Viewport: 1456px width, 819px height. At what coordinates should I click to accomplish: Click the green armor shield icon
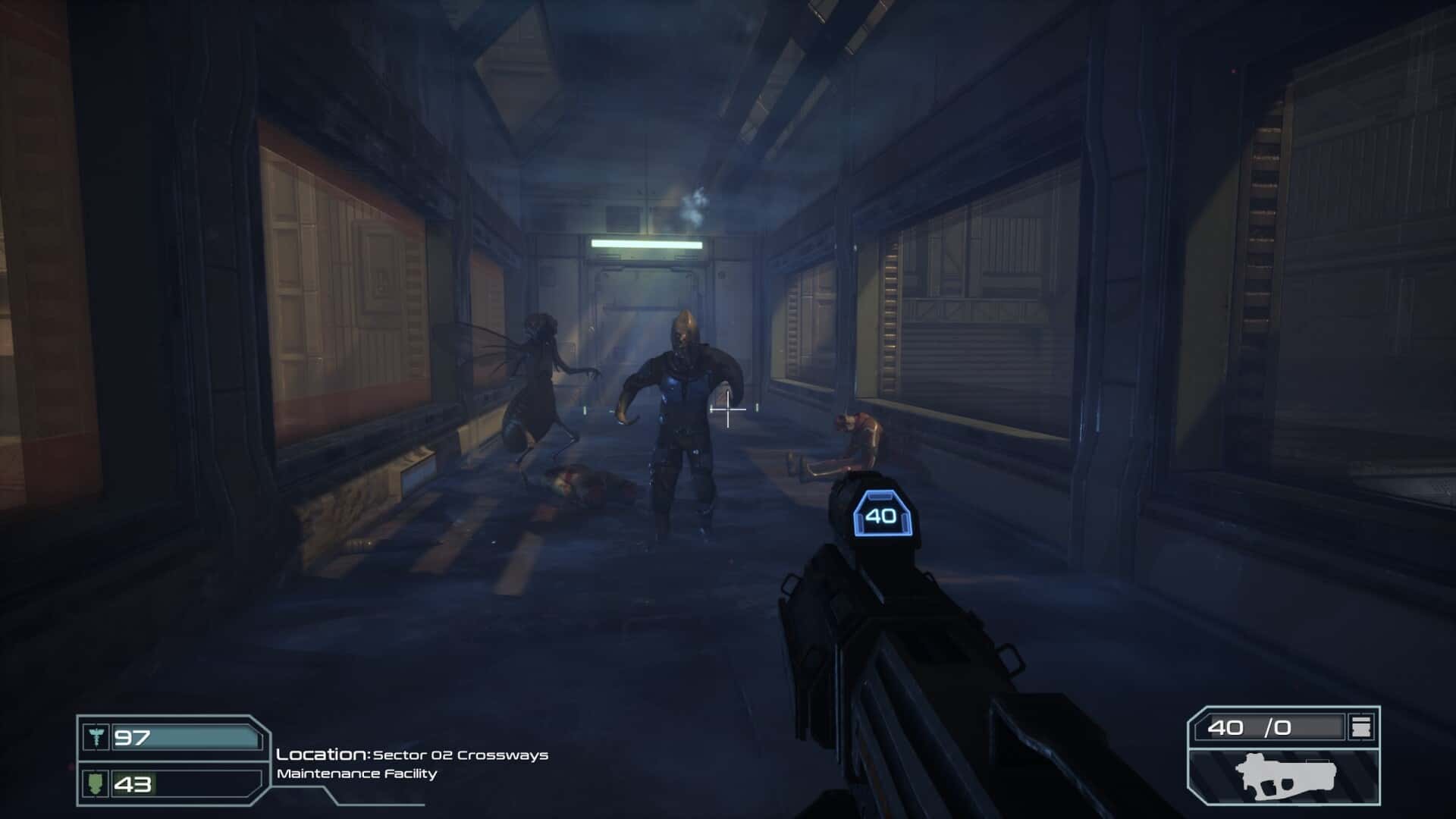pos(96,783)
